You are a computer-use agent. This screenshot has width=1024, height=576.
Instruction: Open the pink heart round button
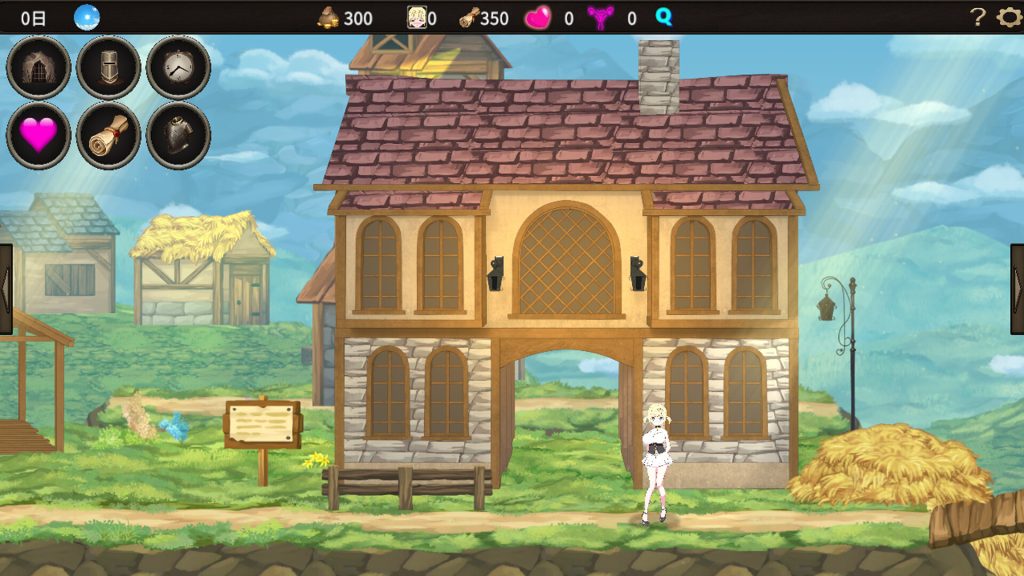coord(39,135)
